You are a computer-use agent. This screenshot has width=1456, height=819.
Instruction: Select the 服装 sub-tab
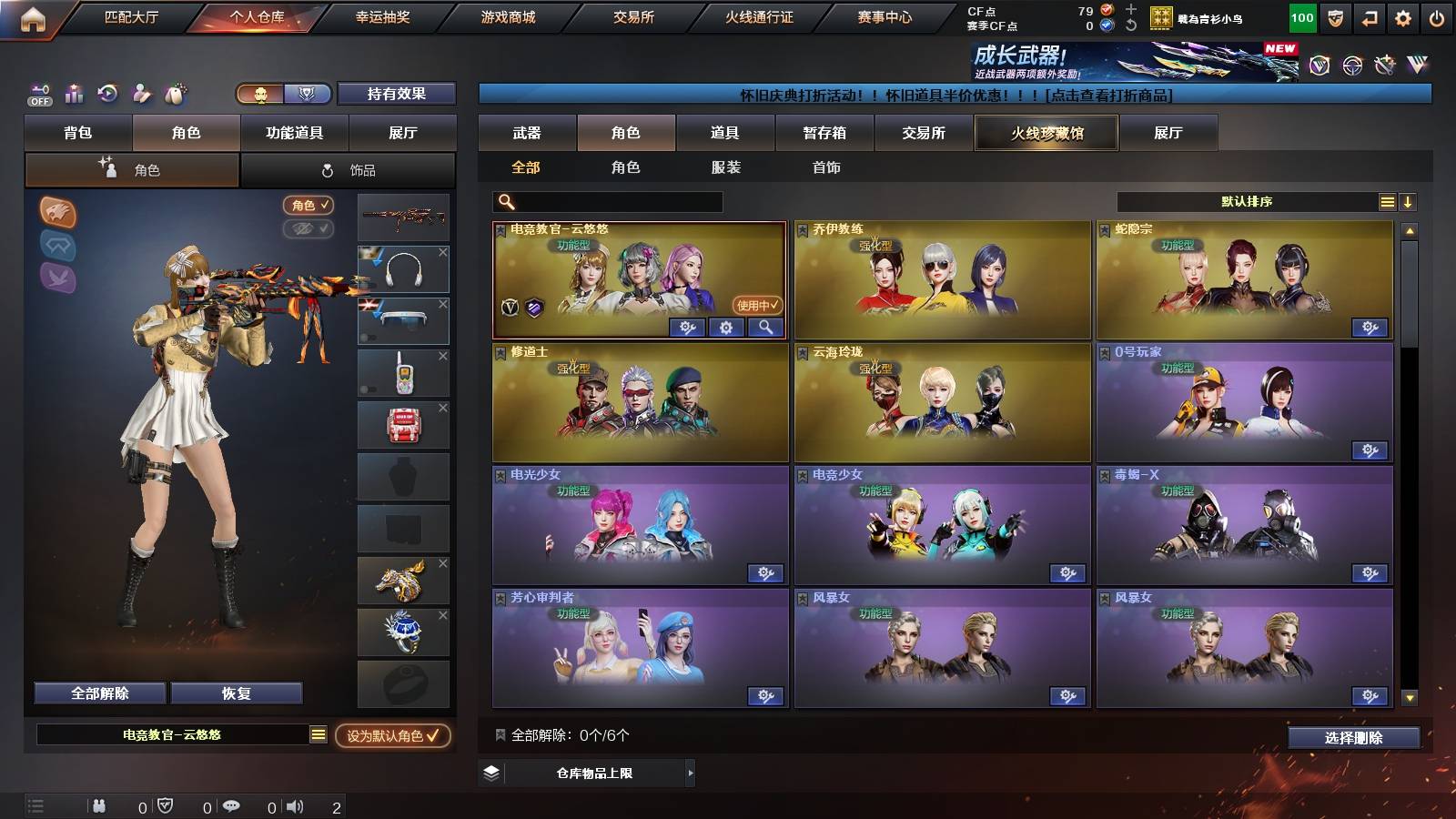tap(725, 167)
